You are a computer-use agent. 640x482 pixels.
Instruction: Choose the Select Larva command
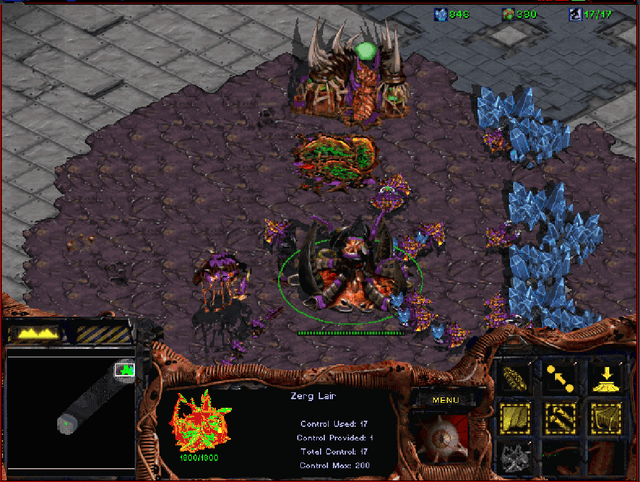517,378
